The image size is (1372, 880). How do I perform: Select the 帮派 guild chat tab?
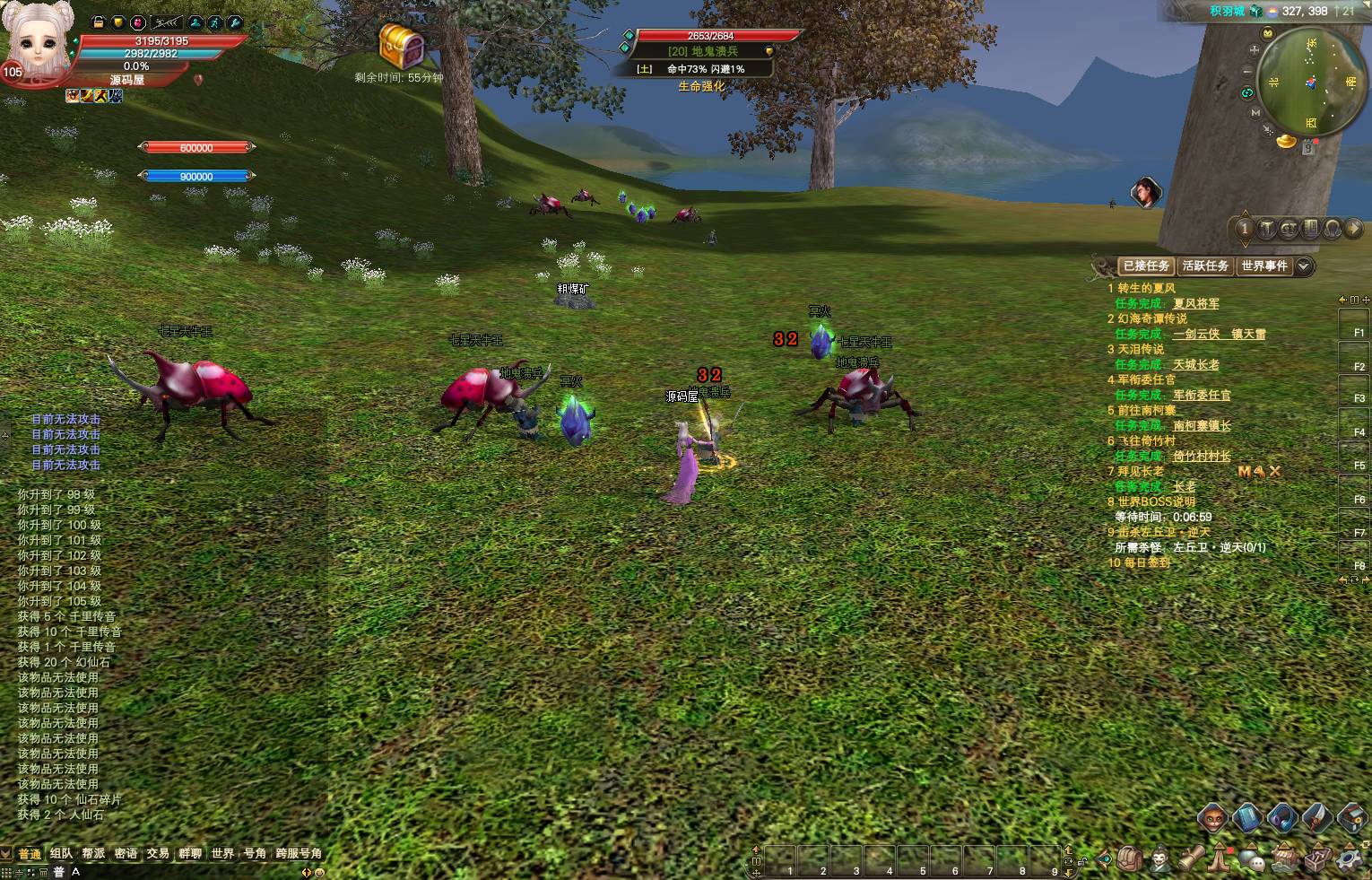coord(93,853)
